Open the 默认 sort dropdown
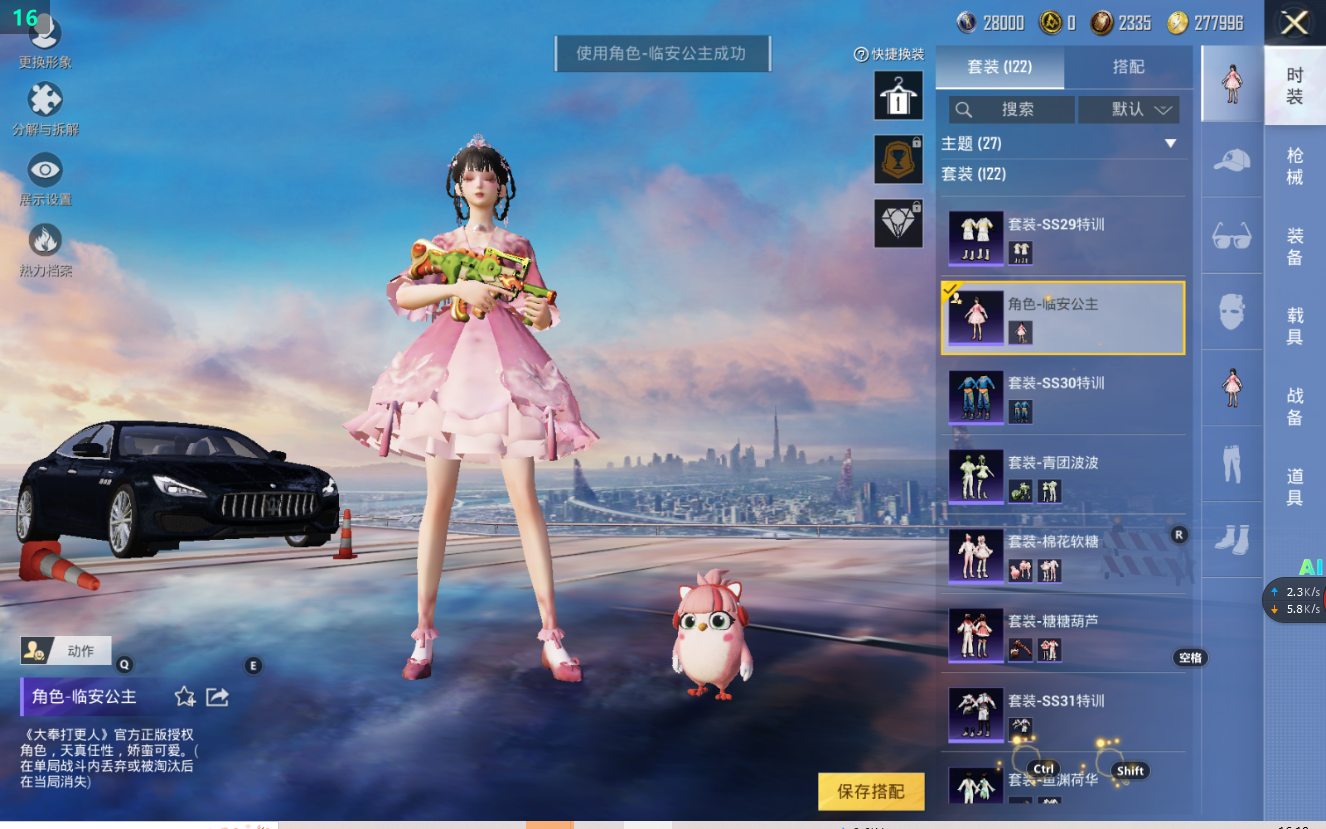 (x=1129, y=110)
